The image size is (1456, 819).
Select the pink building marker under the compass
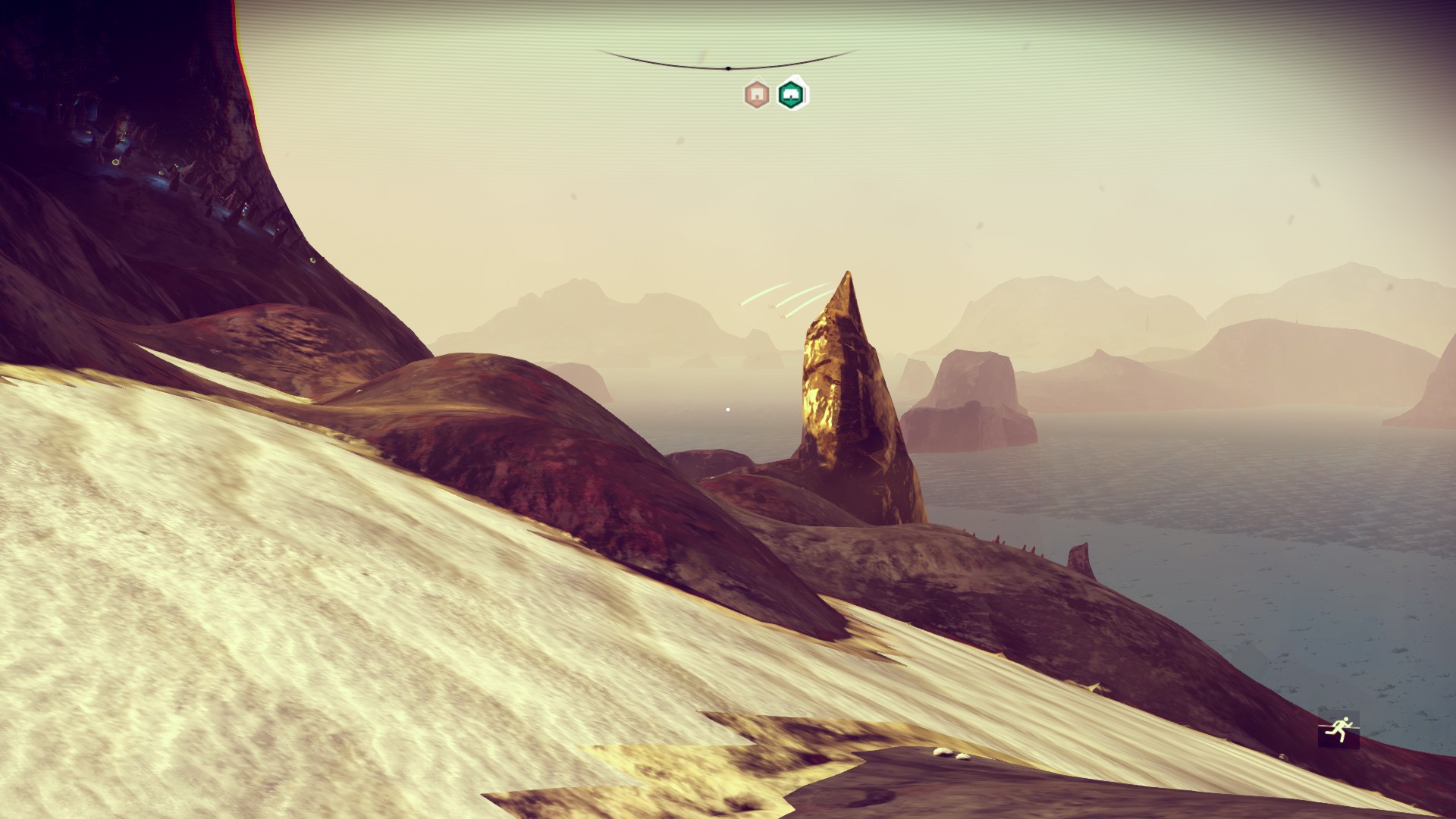tap(756, 95)
